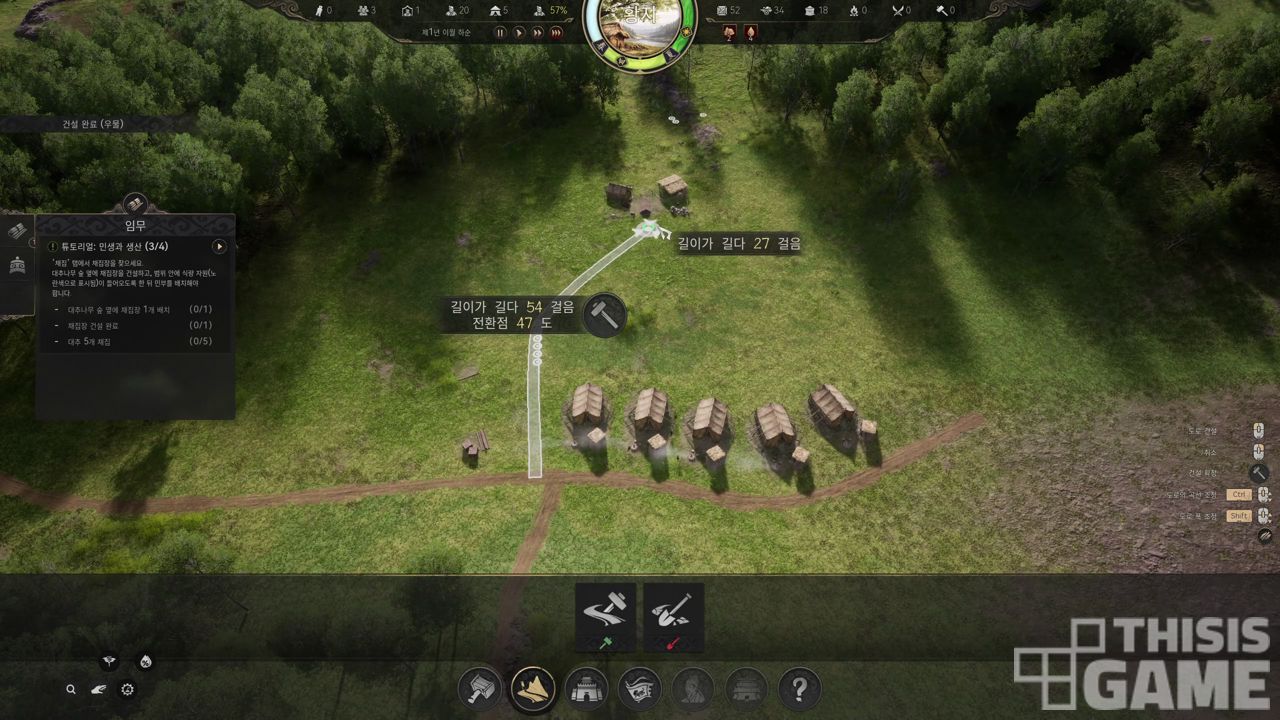The image size is (1280, 720).
Task: Pause the game speed
Action: pos(501,33)
